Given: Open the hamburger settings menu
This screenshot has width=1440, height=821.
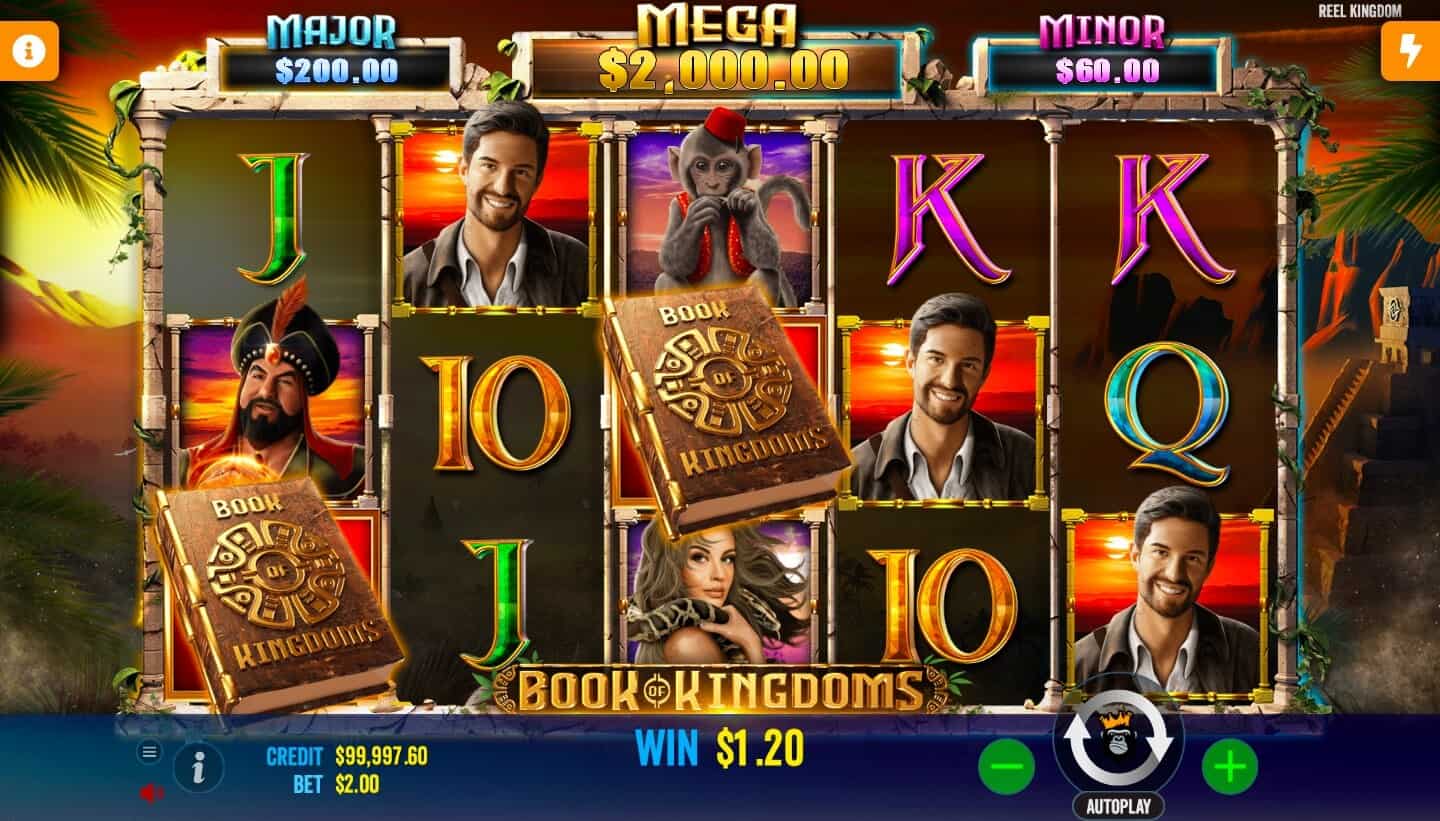Looking at the screenshot, I should tap(149, 752).
